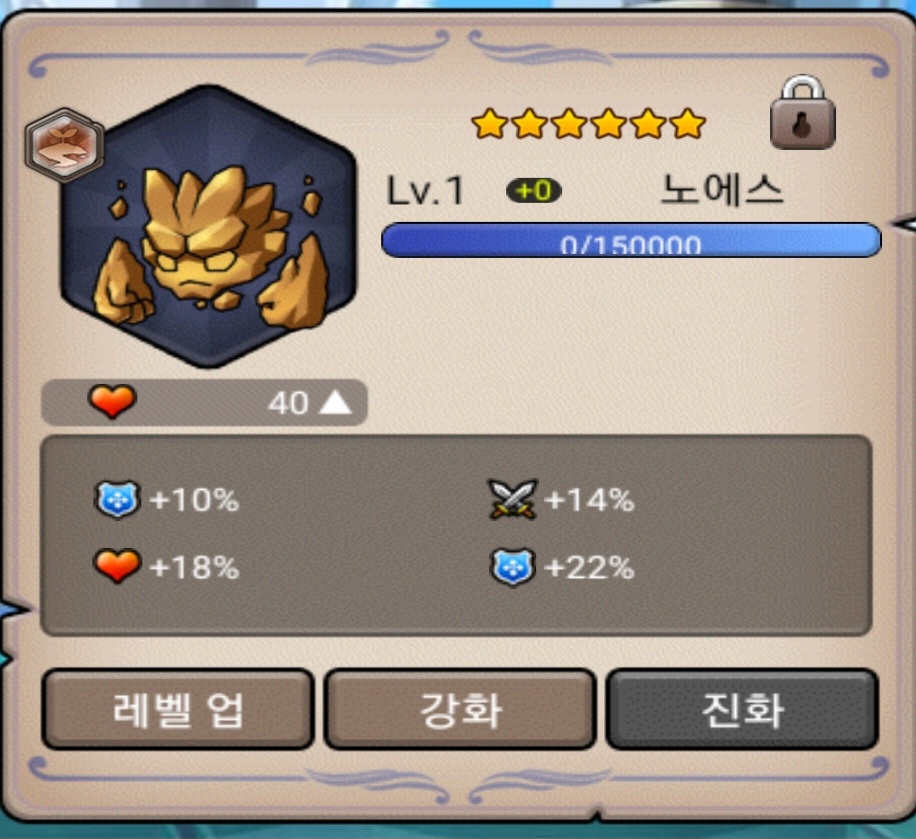Toggle the padlock lock icon
Image resolution: width=916 pixels, height=839 pixels.
802,116
